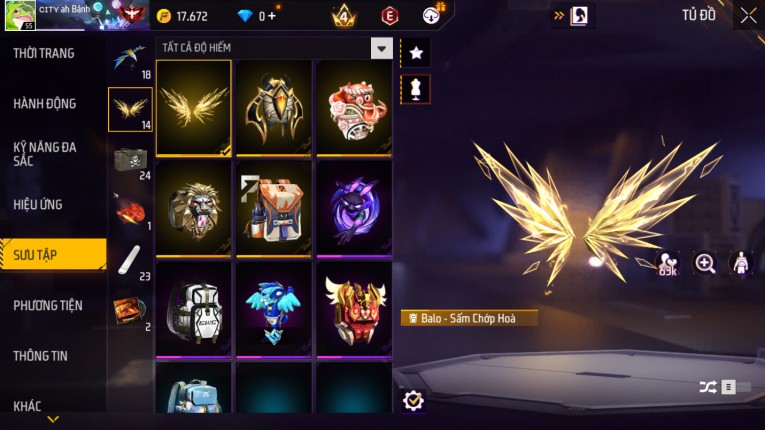Close the Tủ Đồ wardrobe screen
This screenshot has width=765, height=430.
tap(748, 15)
